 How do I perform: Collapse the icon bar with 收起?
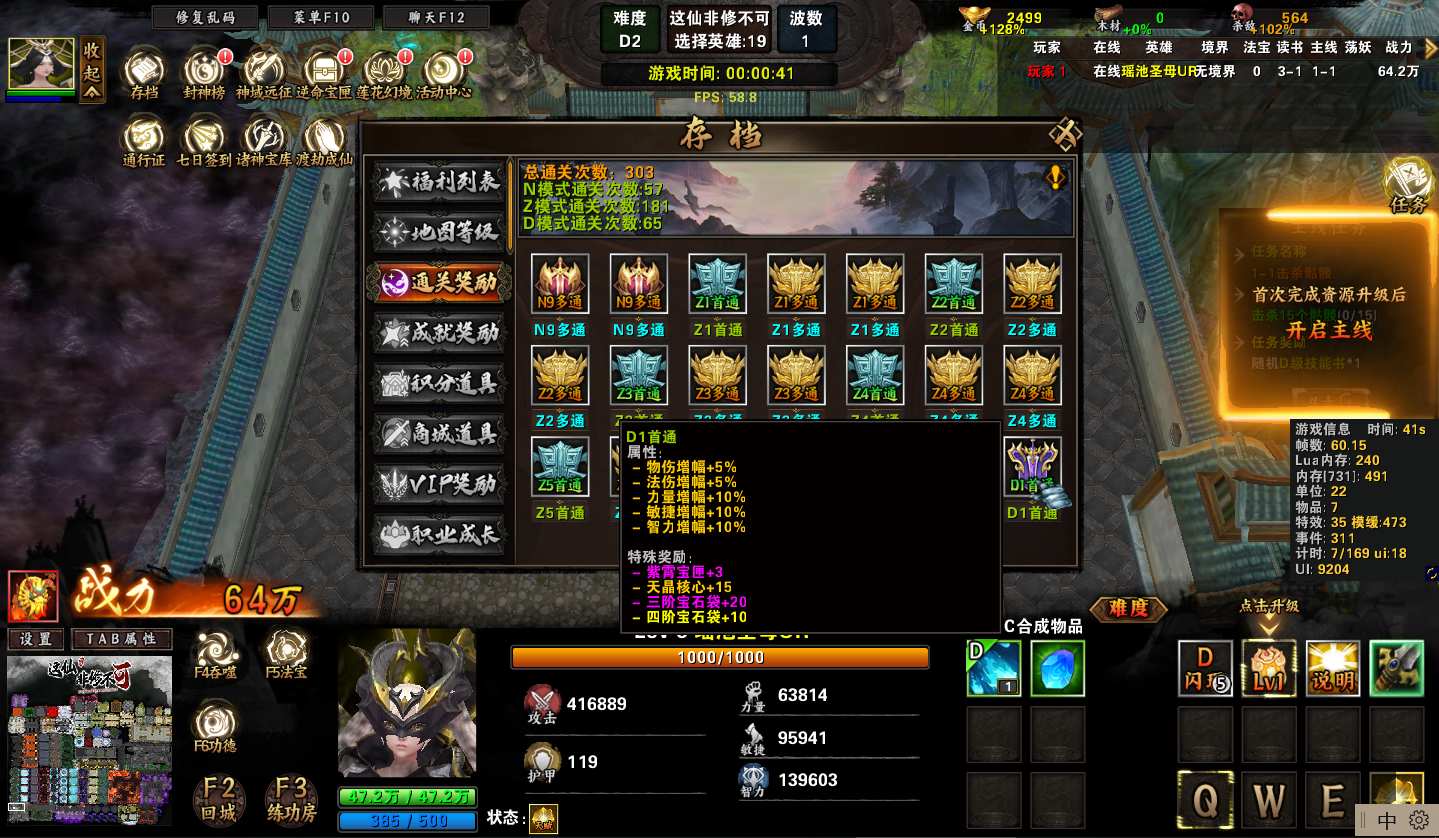[92, 70]
